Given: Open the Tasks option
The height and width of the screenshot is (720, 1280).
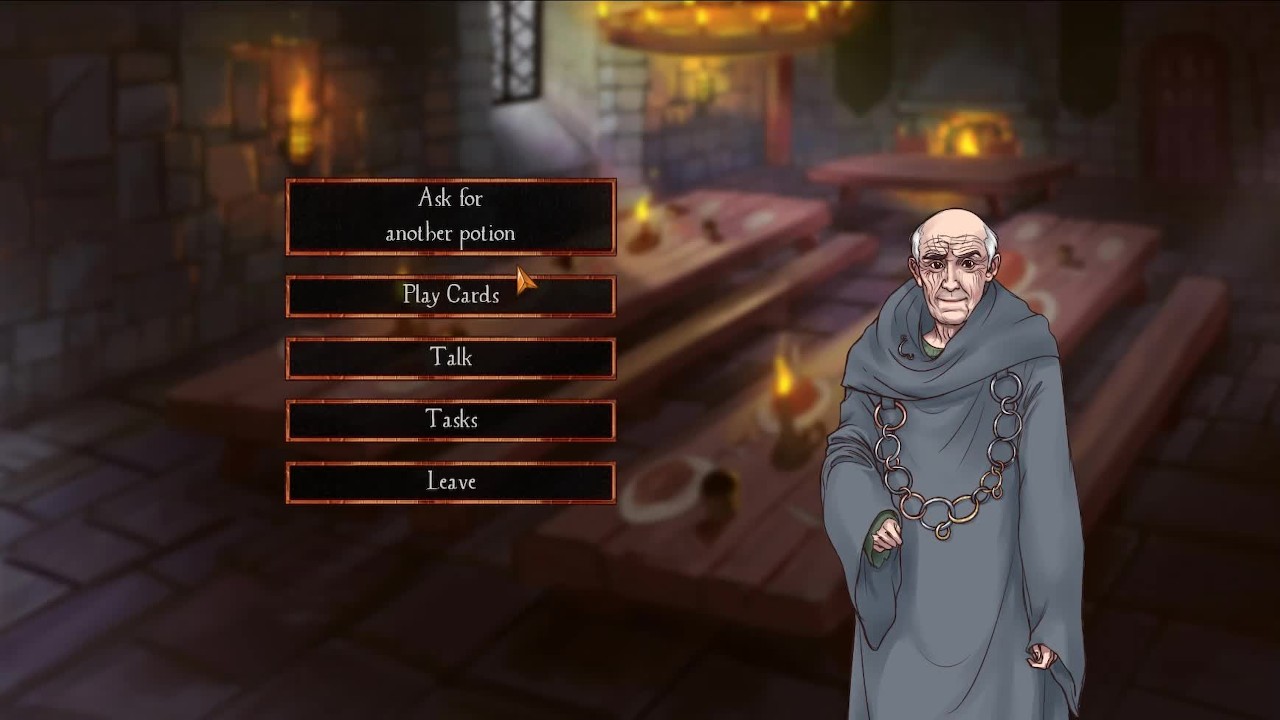Looking at the screenshot, I should click(450, 420).
